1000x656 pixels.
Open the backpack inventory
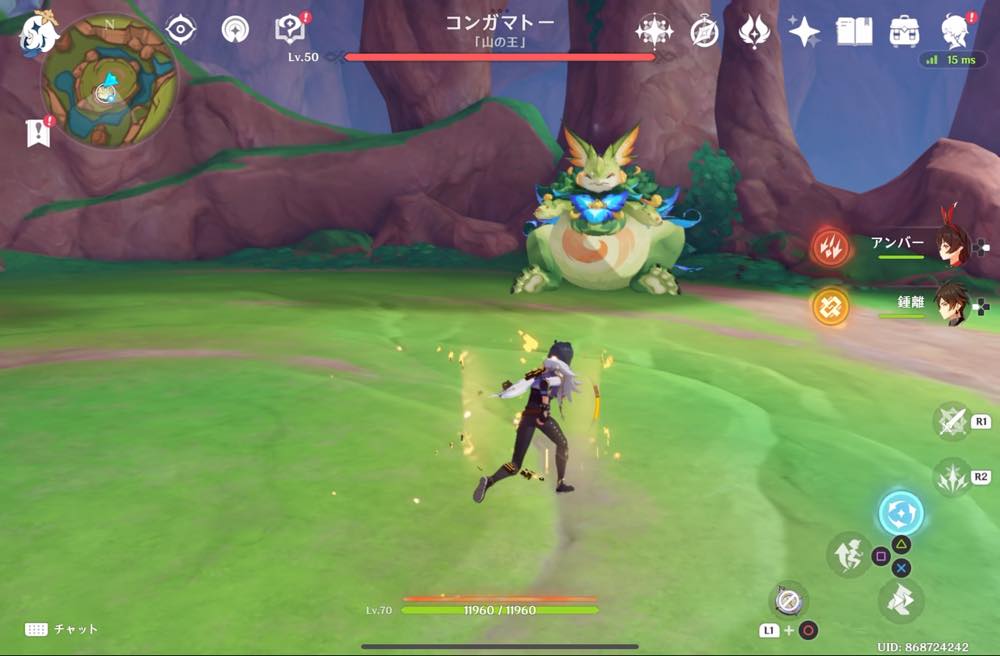coord(905,31)
